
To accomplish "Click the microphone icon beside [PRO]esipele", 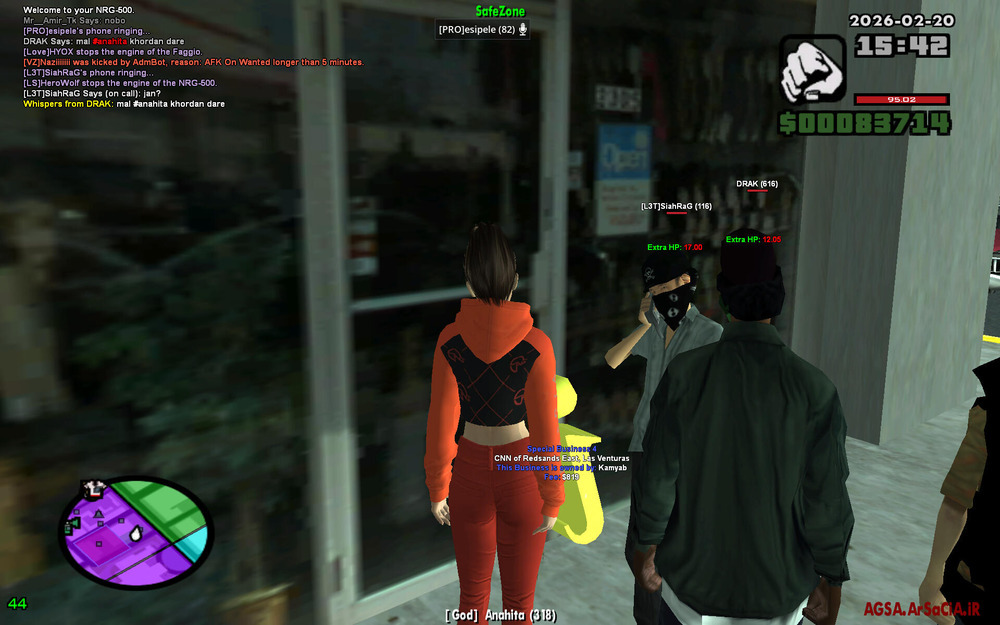I will tap(523, 29).
